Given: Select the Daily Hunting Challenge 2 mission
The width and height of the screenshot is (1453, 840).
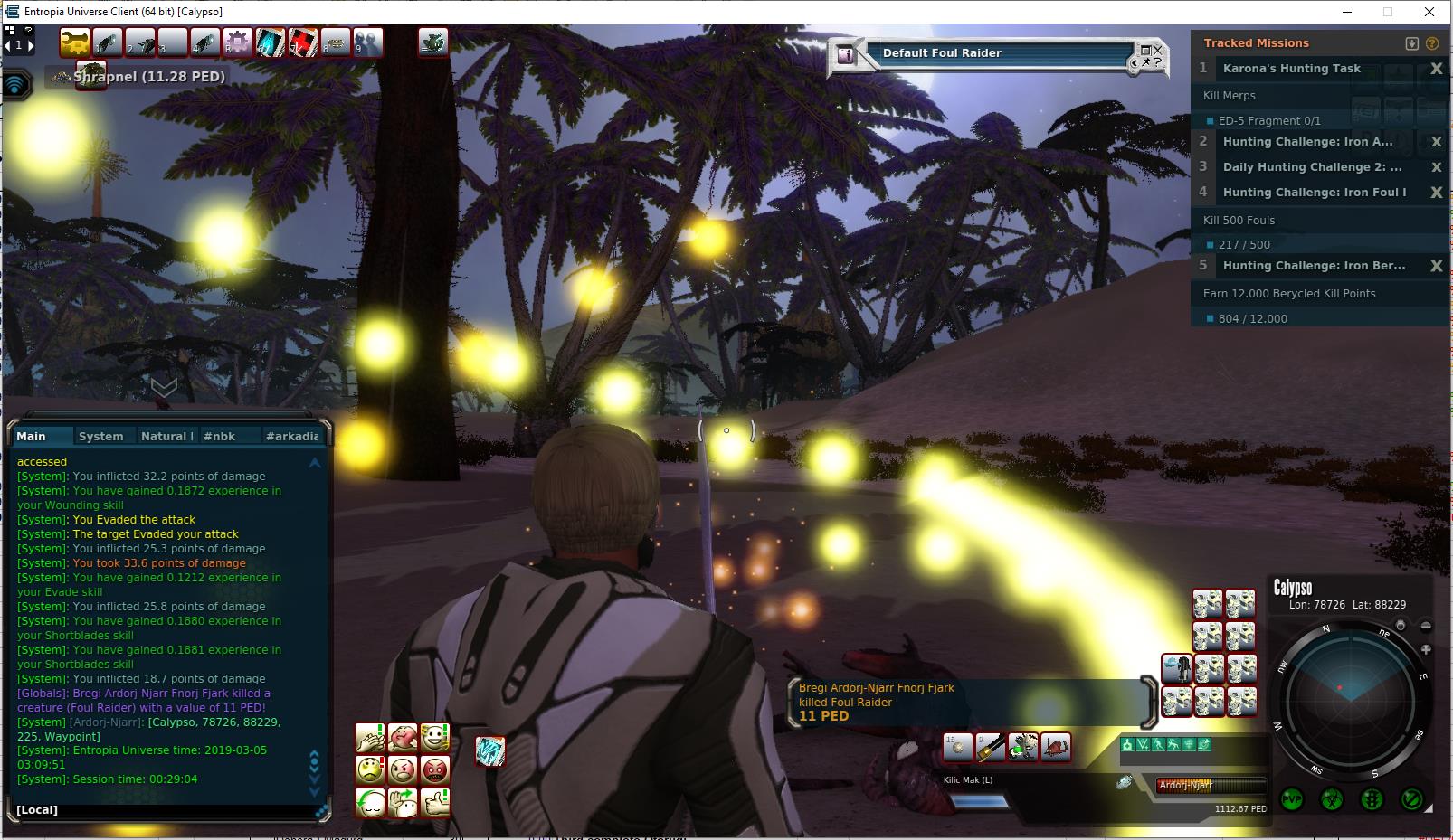Looking at the screenshot, I should [1312, 167].
